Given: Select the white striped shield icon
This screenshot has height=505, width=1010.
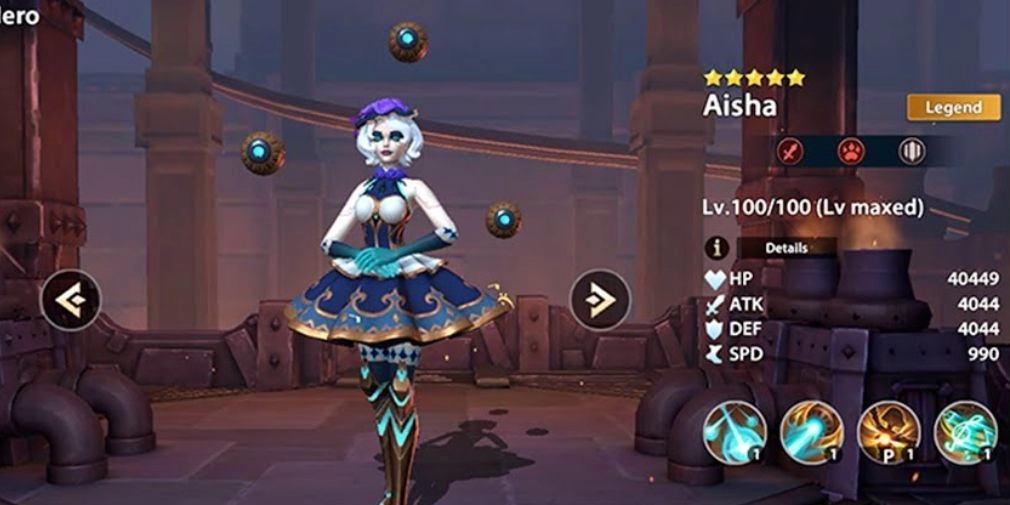Looking at the screenshot, I should tap(911, 151).
